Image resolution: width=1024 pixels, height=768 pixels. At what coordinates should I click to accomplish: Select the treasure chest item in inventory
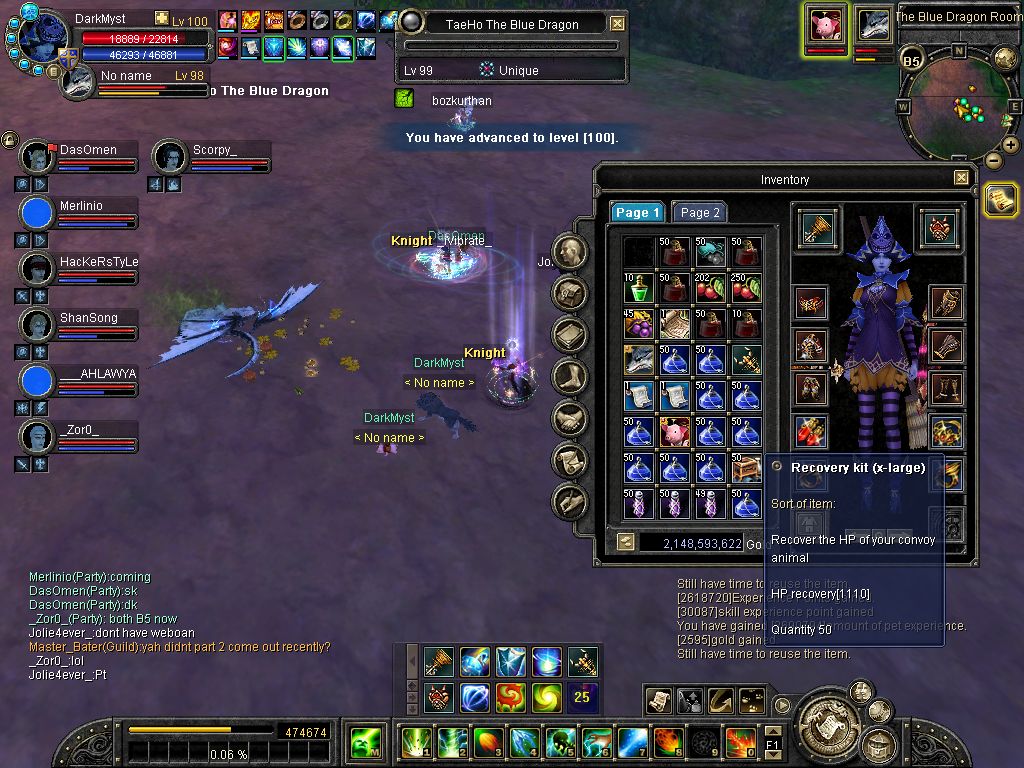pos(746,468)
